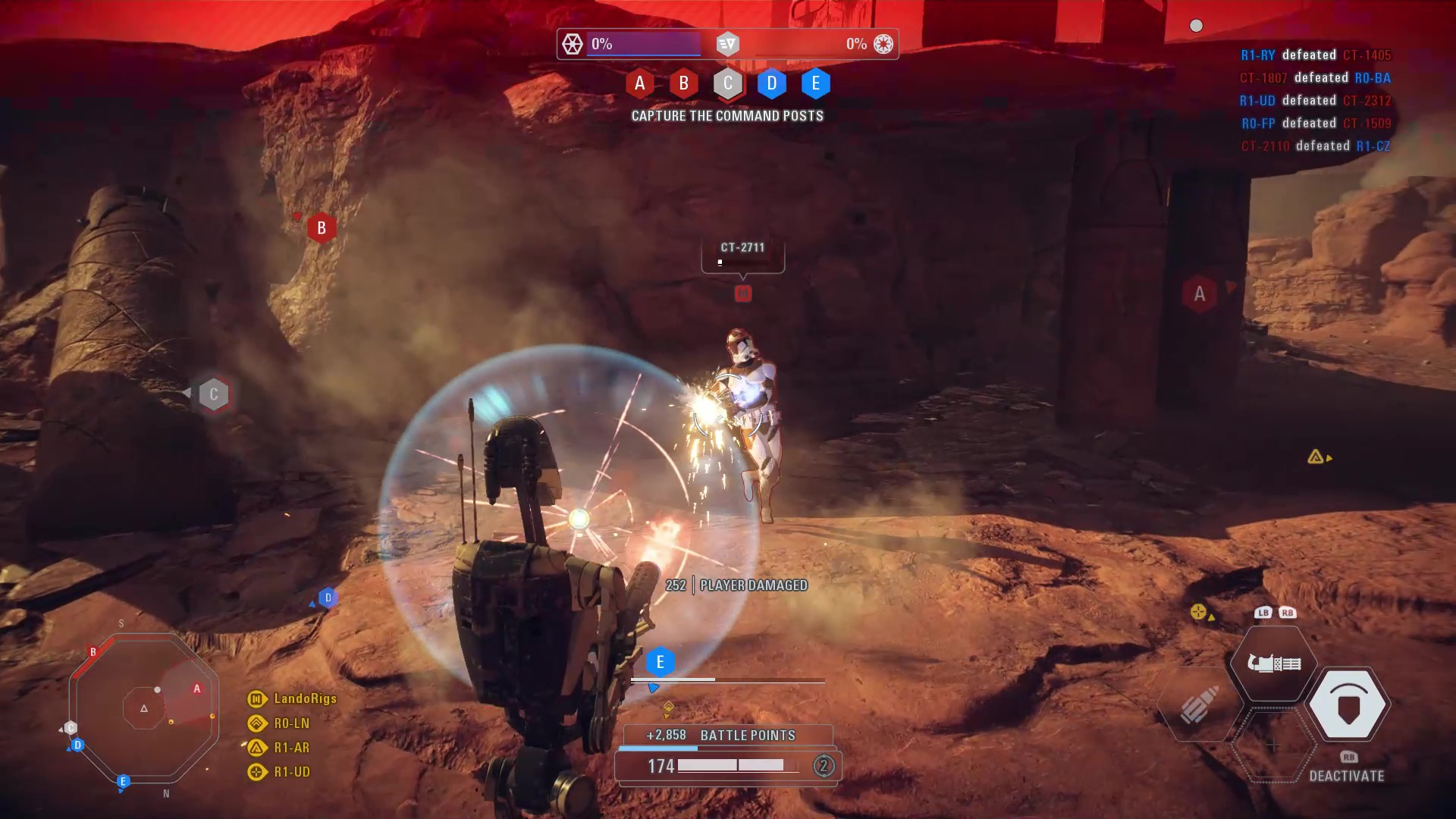This screenshot has width=1456, height=819.
Task: Deactivate the active shield ability
Action: 1348,705
